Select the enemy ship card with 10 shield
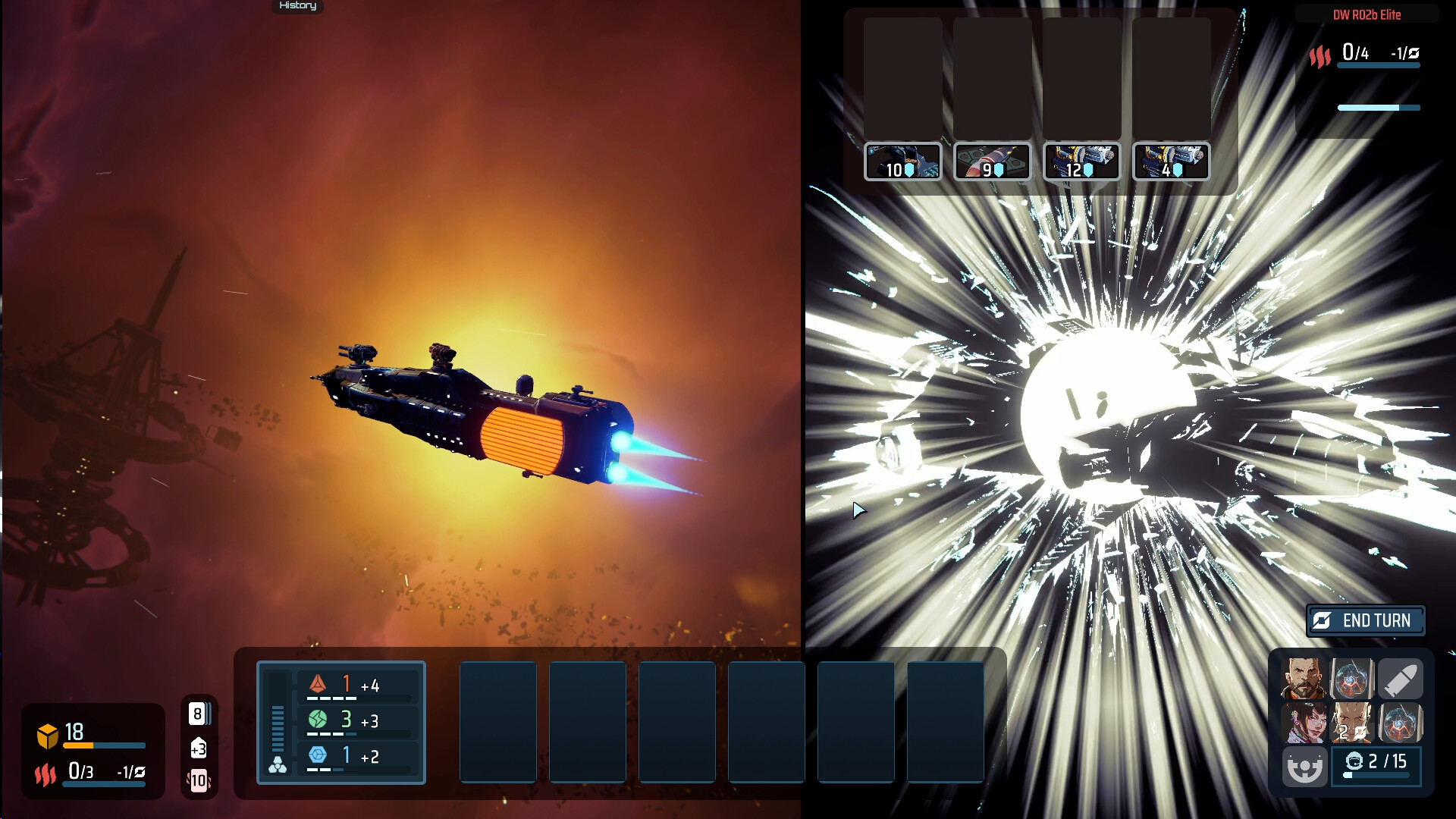1456x819 pixels. 903,162
